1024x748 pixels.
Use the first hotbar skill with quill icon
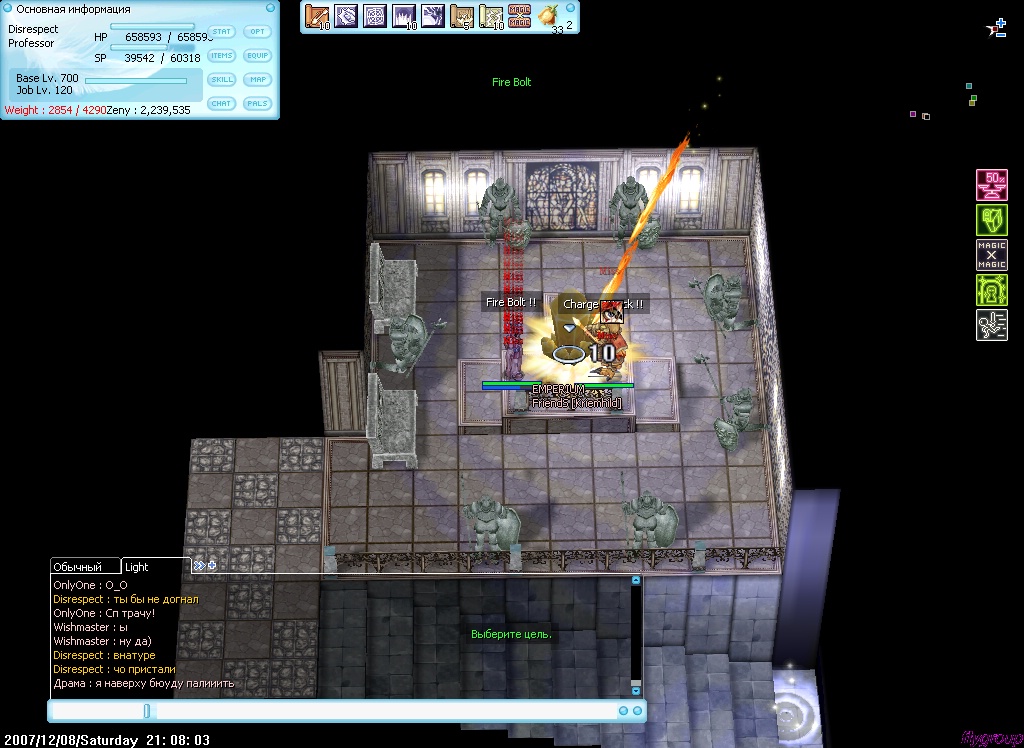click(x=317, y=17)
